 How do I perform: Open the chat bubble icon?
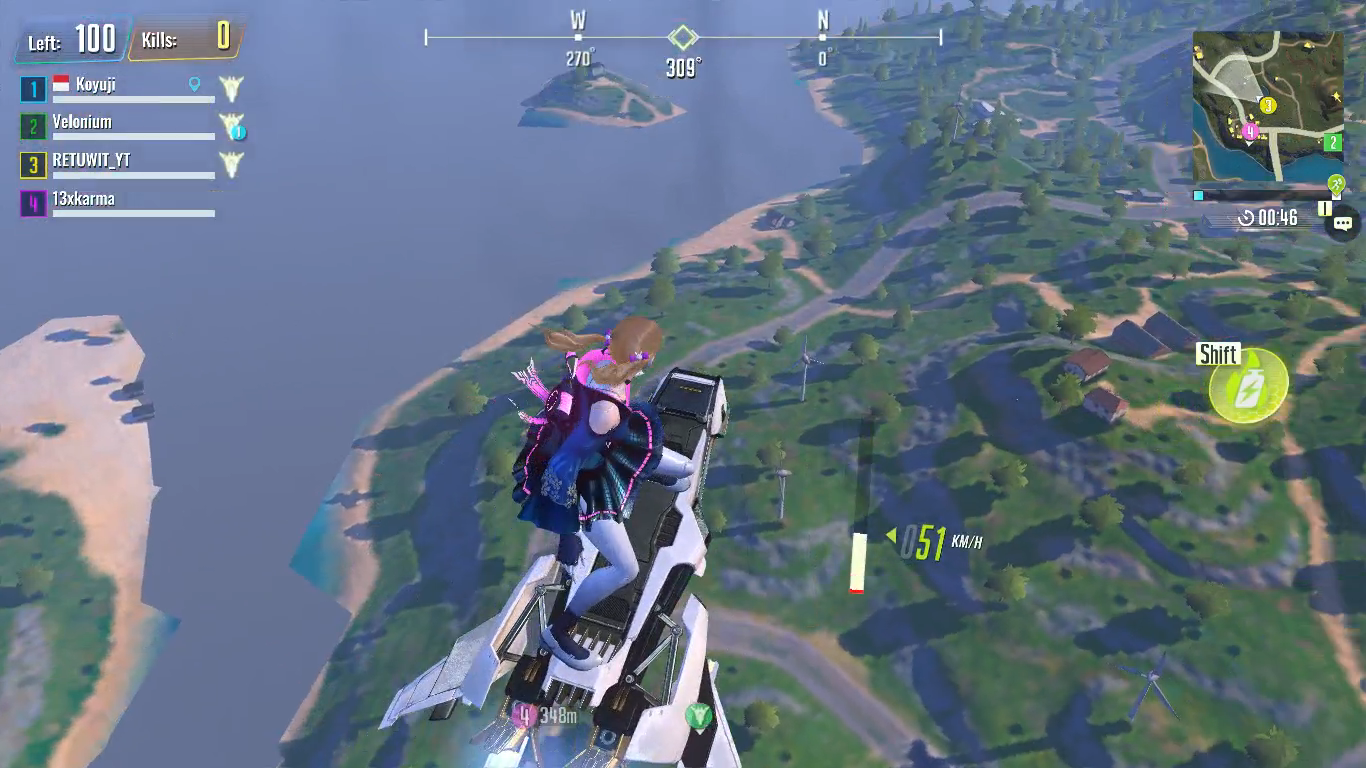1343,223
